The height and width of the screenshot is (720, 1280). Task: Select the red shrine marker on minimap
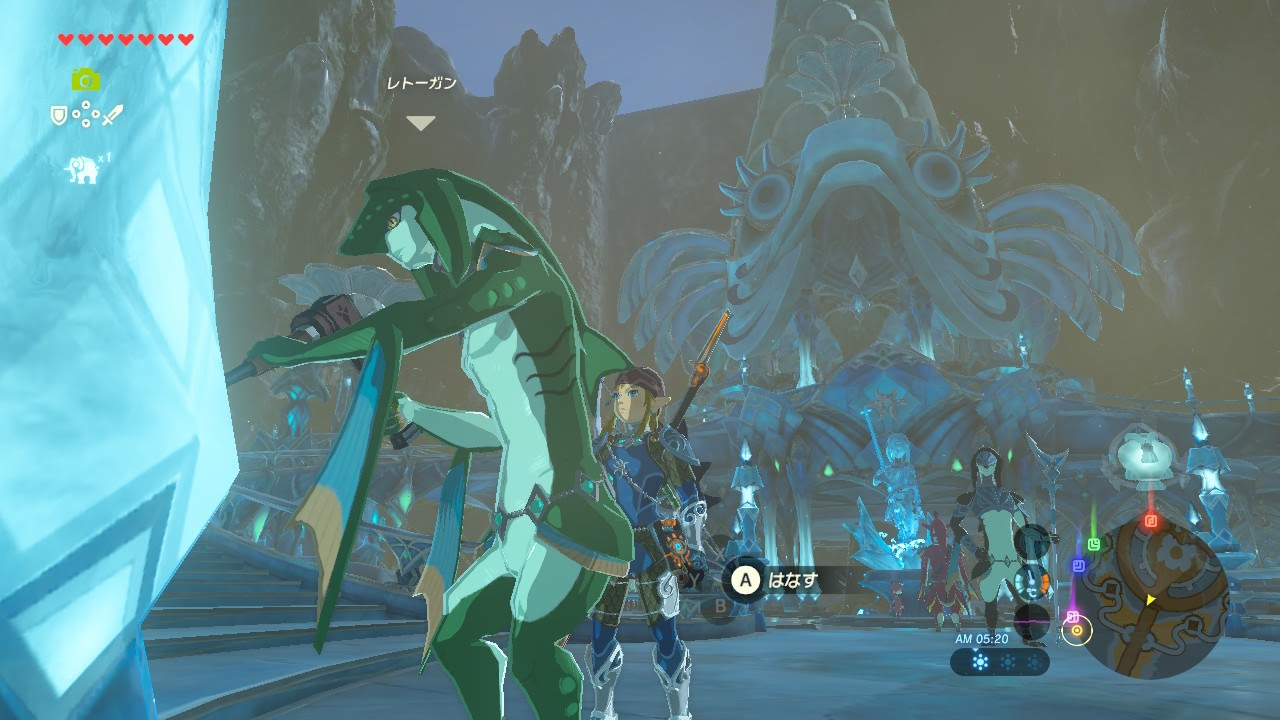pos(1151,520)
